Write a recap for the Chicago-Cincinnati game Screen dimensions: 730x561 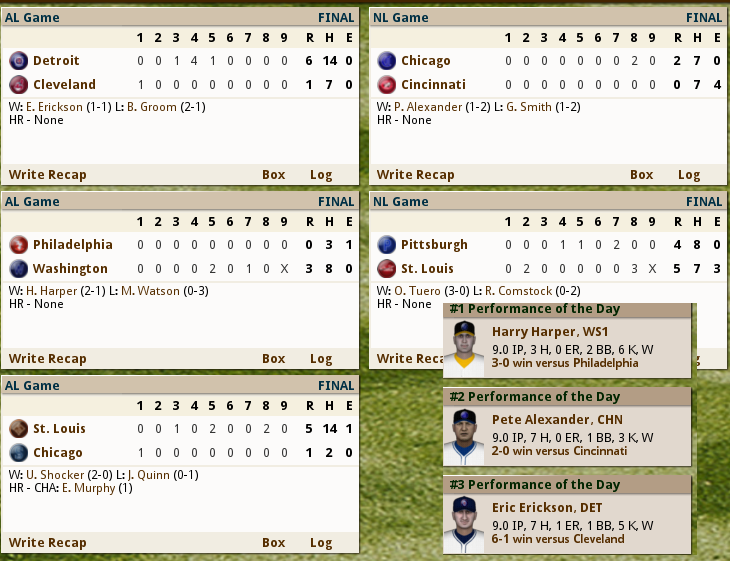[415, 174]
